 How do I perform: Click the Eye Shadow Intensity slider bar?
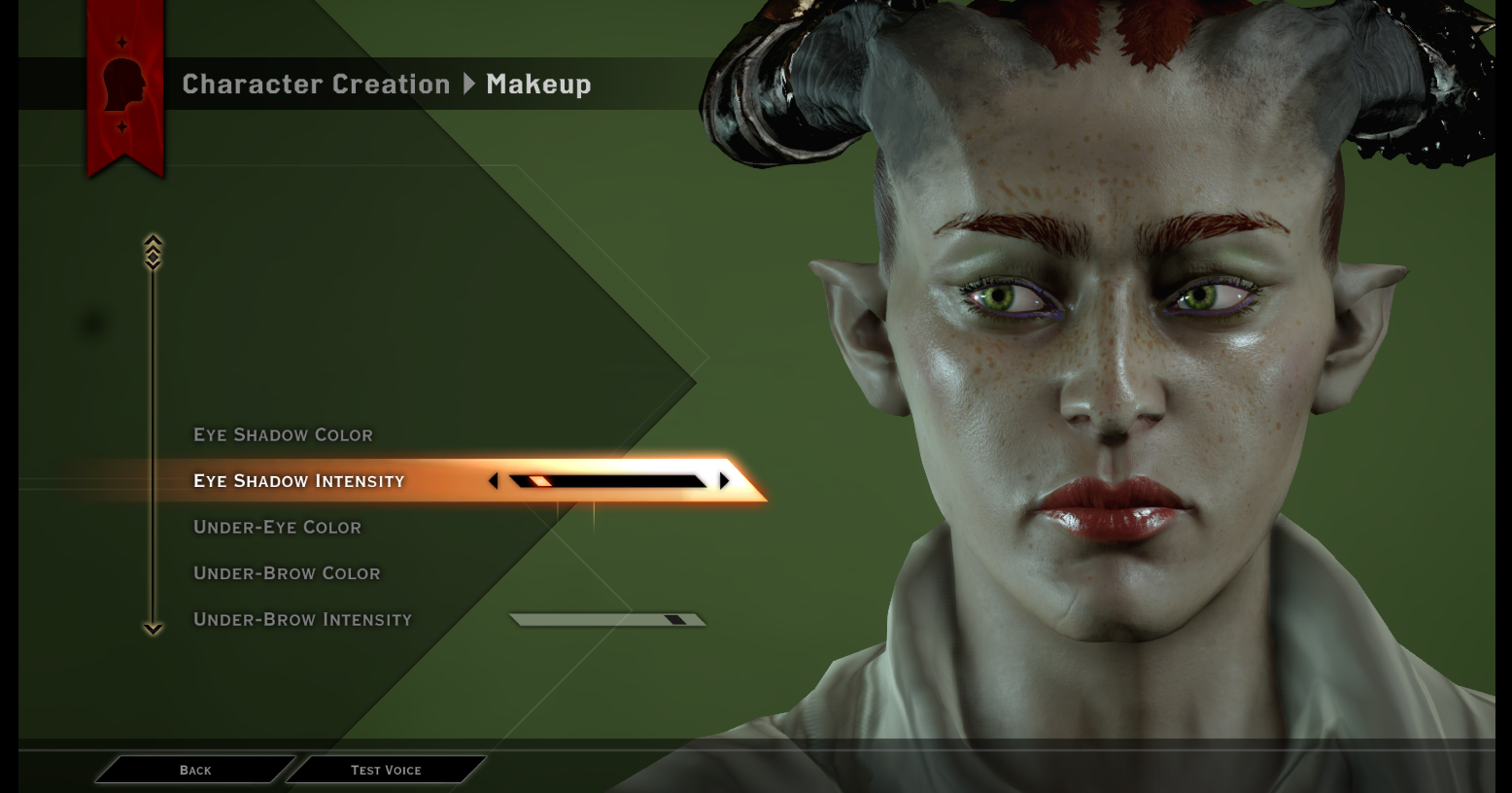point(608,481)
